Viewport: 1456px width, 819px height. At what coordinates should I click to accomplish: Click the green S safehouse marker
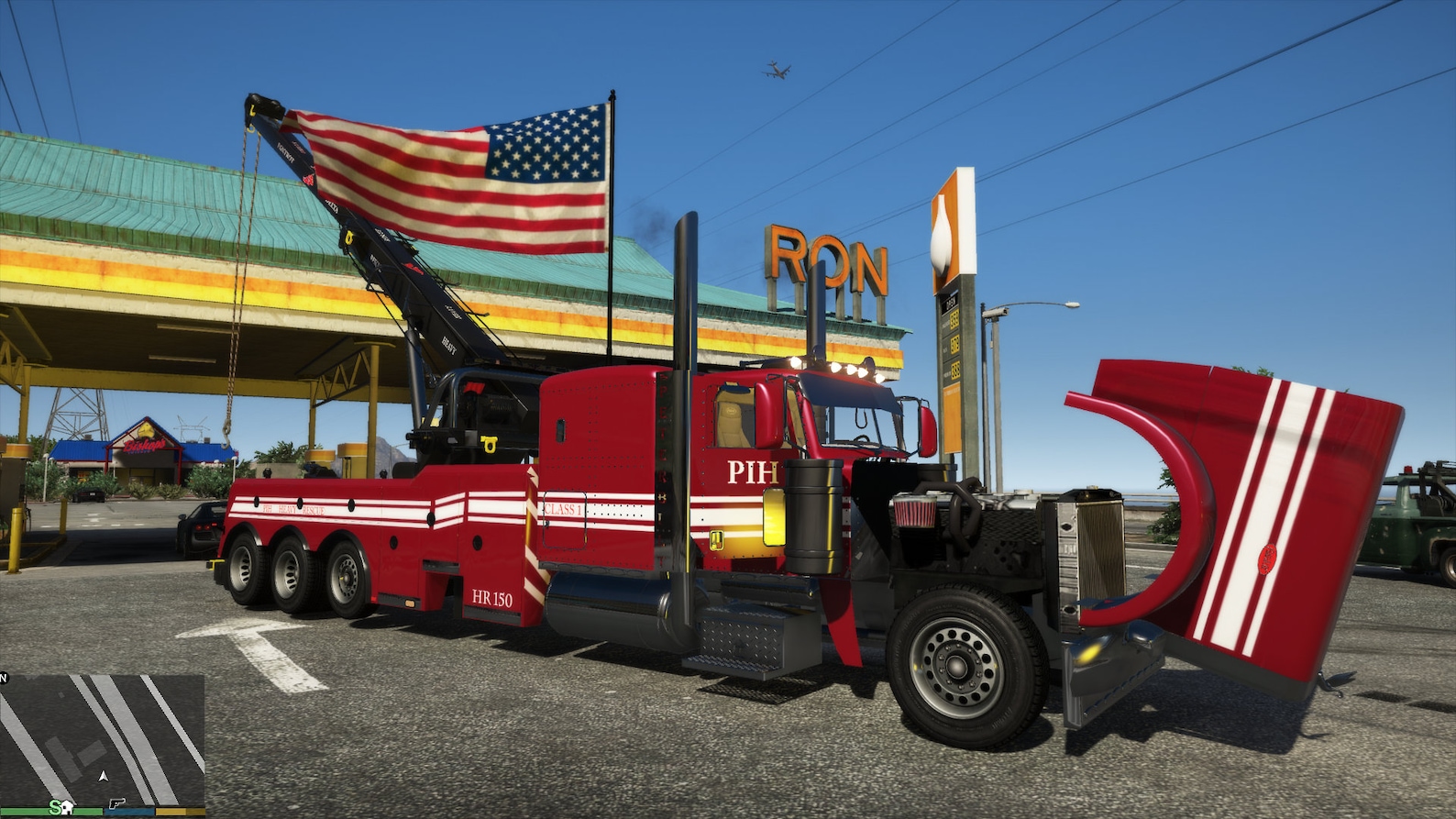(x=55, y=808)
